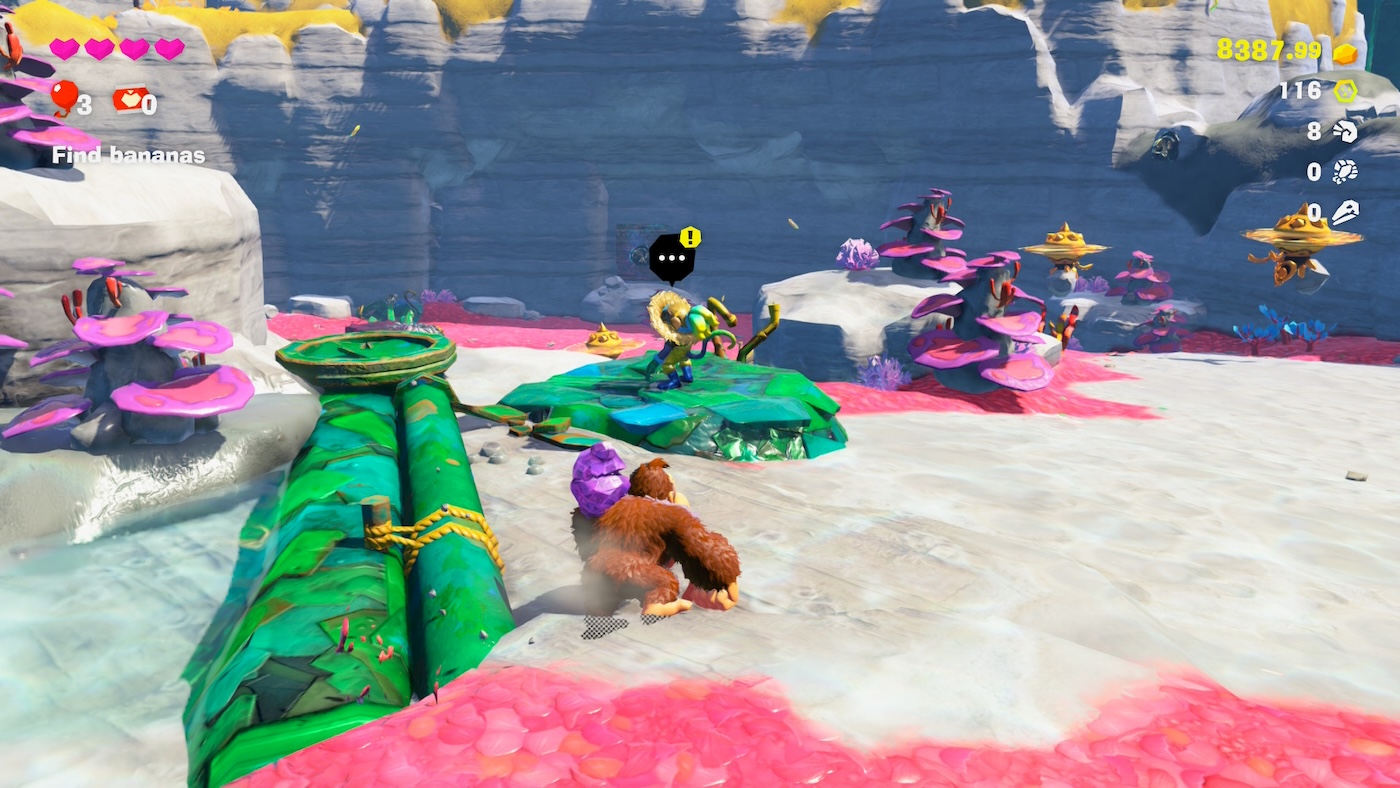Select the yellow hexagon chip icon
This screenshot has height=788, width=1400.
(1345, 91)
